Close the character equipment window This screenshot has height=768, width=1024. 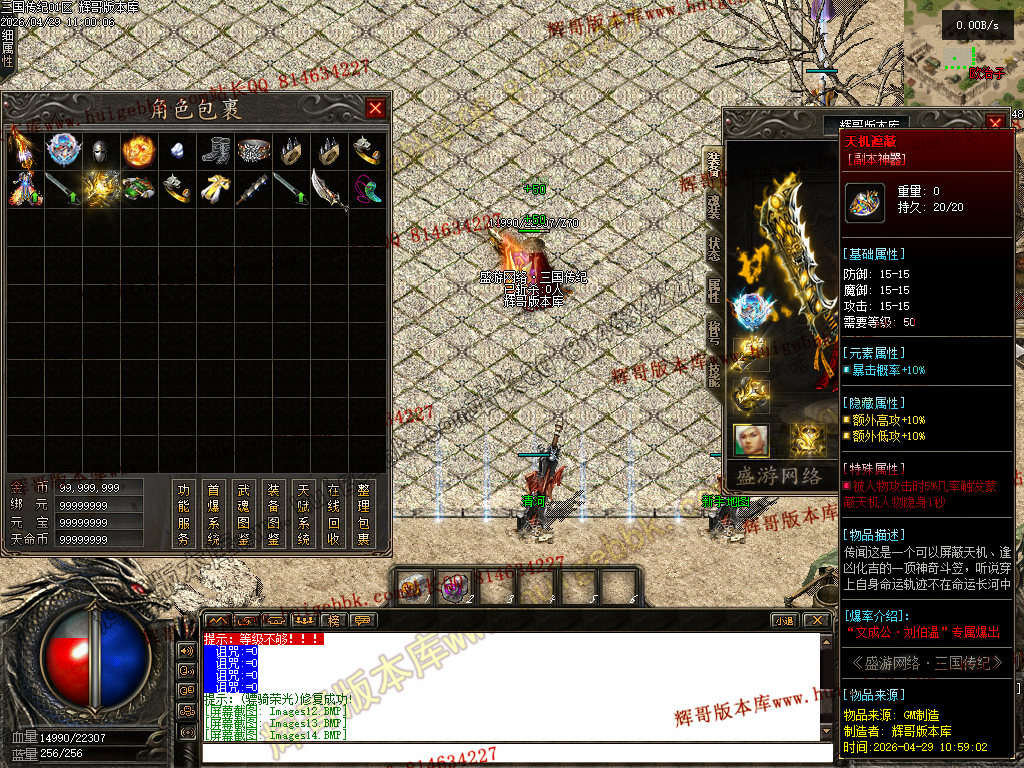coord(995,124)
